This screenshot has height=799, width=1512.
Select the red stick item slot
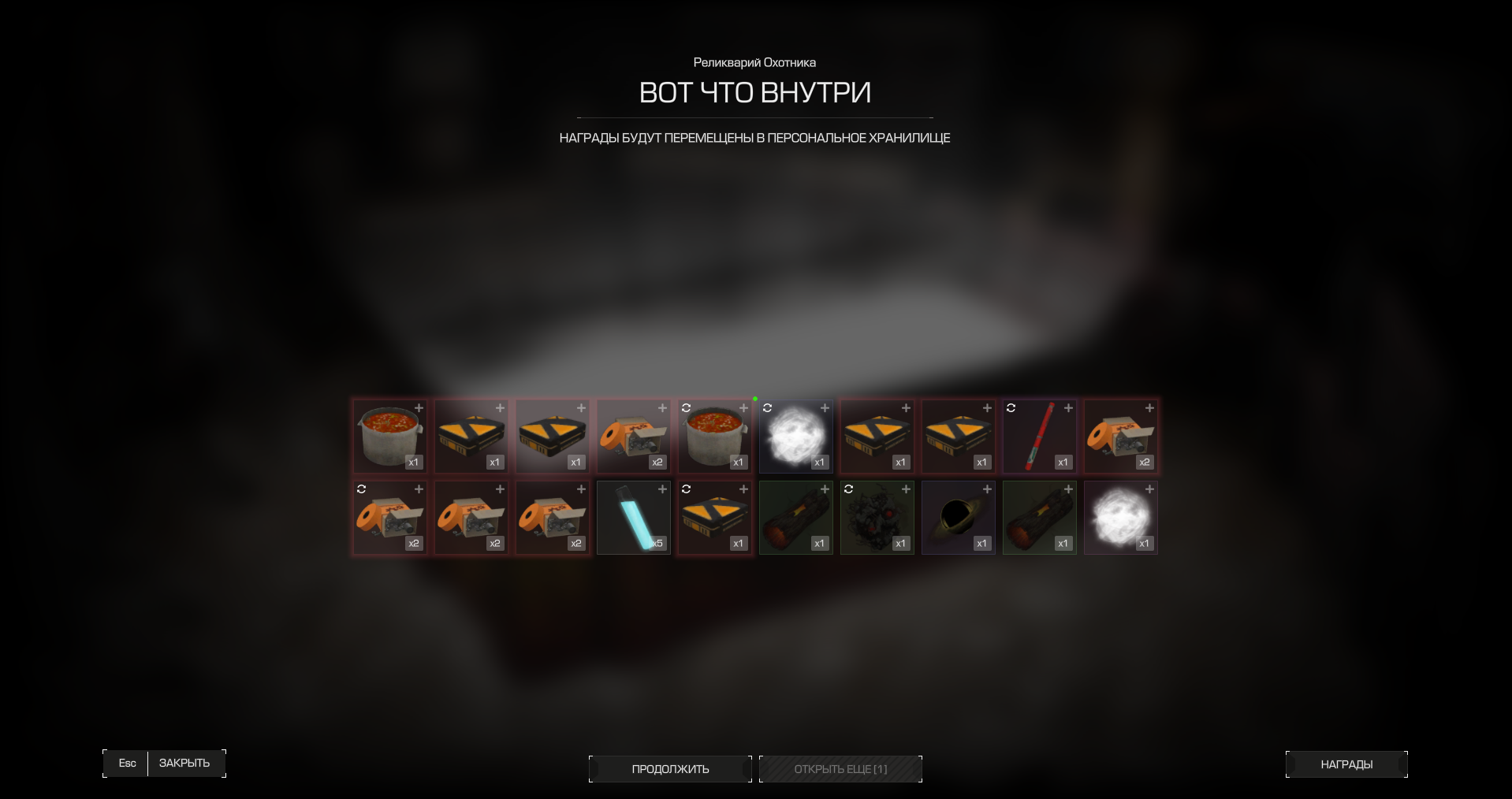(1039, 437)
